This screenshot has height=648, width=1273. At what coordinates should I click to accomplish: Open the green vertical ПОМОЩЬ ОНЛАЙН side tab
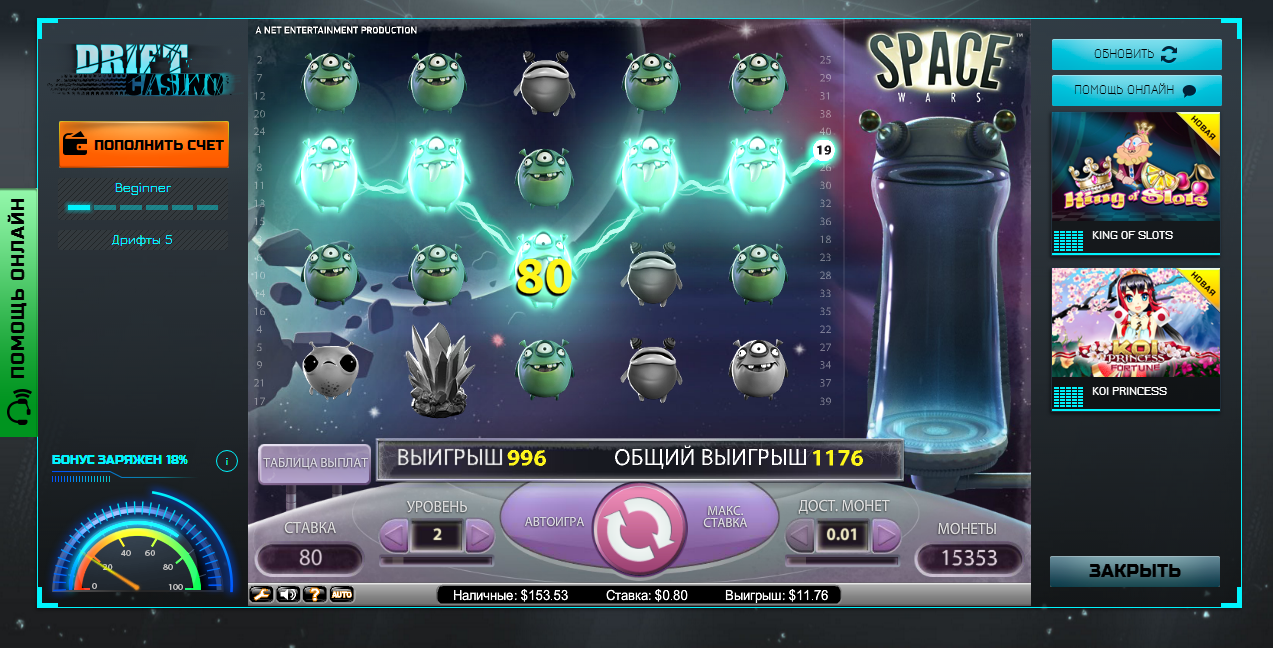click(x=19, y=312)
